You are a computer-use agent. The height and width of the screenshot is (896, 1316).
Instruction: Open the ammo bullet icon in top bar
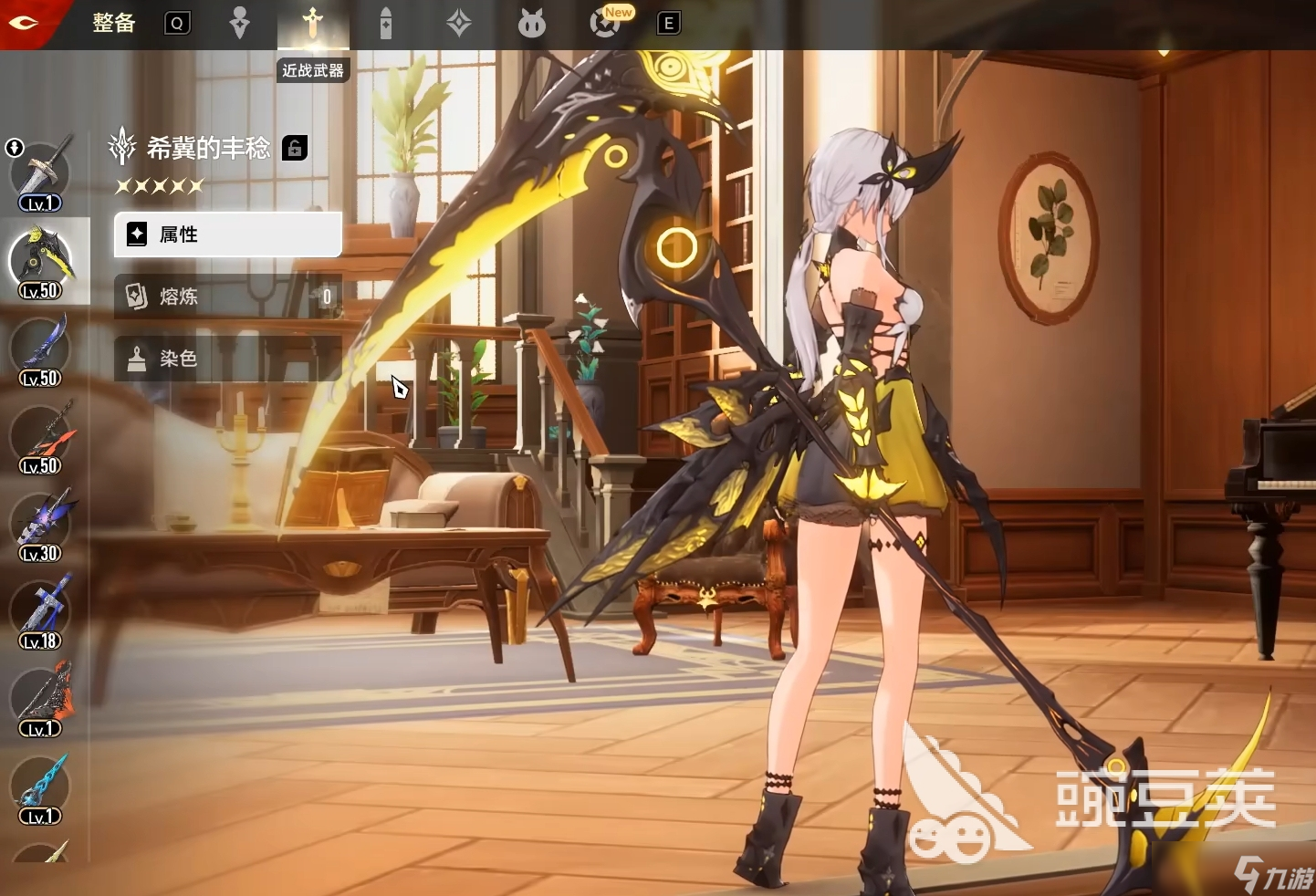coord(386,23)
